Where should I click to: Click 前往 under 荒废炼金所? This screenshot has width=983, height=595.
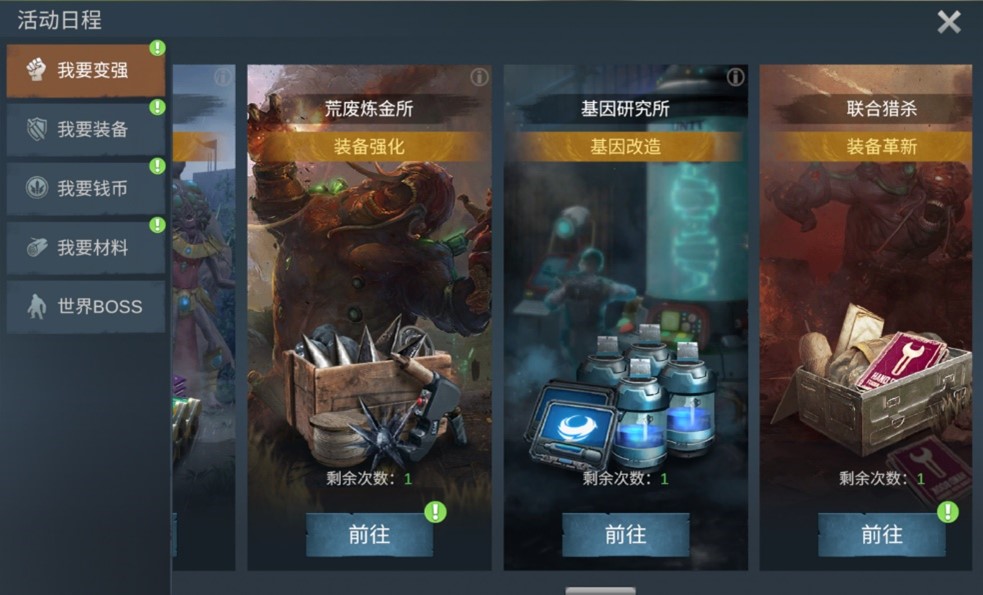pyautogui.click(x=369, y=535)
